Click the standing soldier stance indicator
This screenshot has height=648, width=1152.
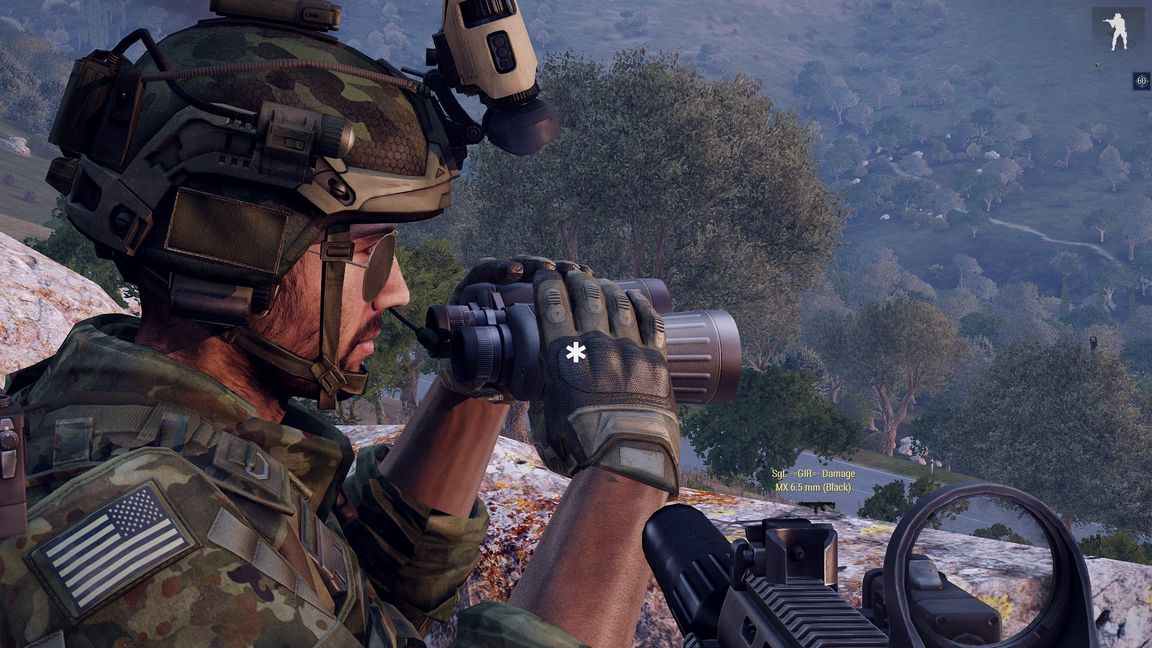(1117, 30)
